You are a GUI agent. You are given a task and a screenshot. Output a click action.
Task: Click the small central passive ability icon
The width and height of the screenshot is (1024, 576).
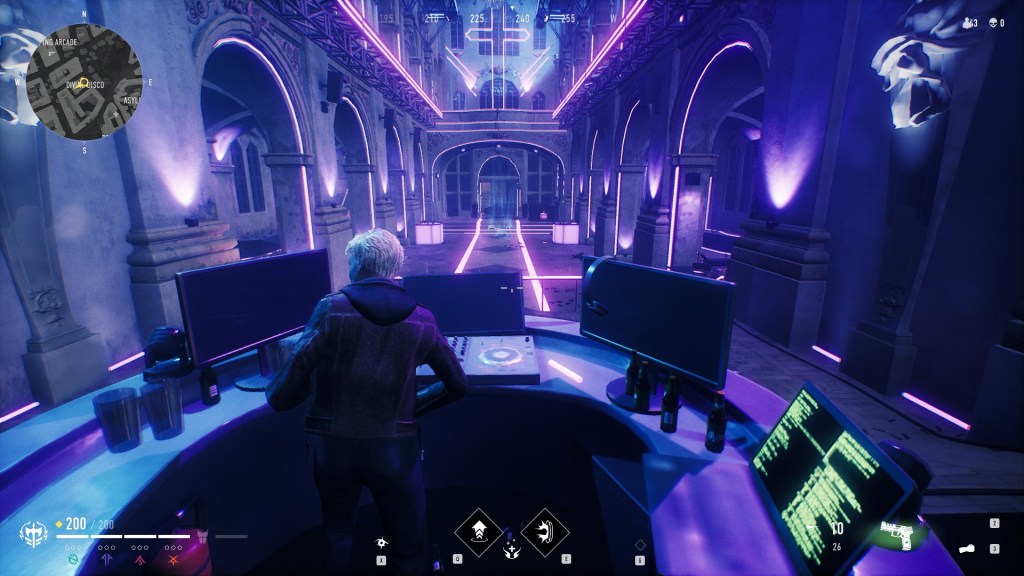(x=511, y=548)
